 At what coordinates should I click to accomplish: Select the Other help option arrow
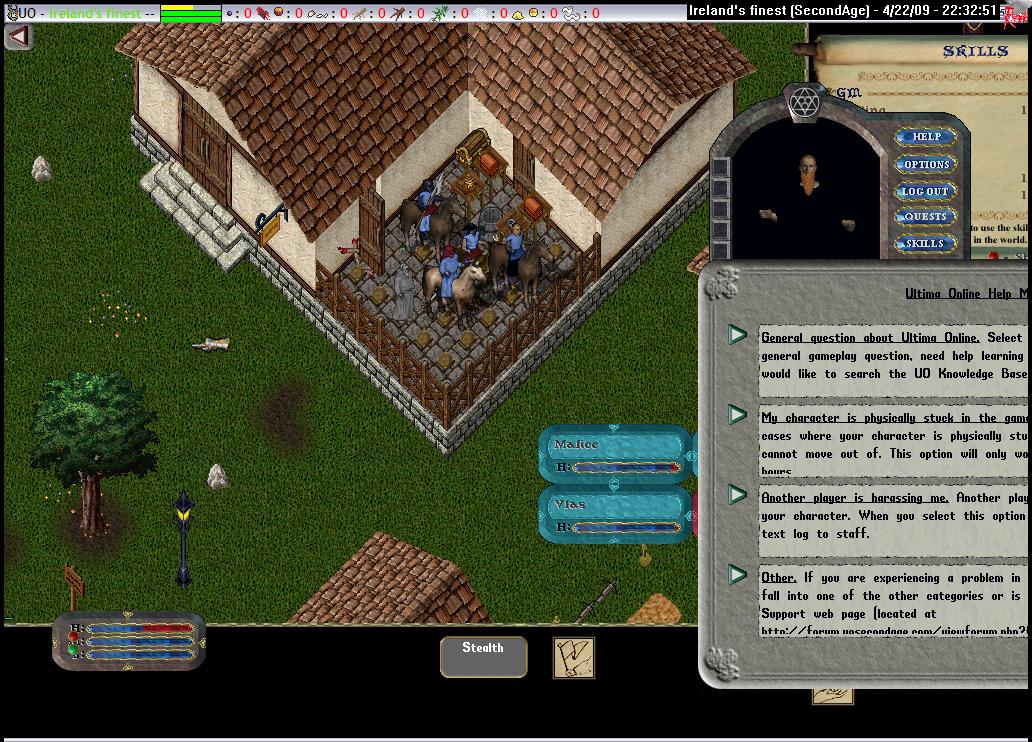tap(738, 574)
